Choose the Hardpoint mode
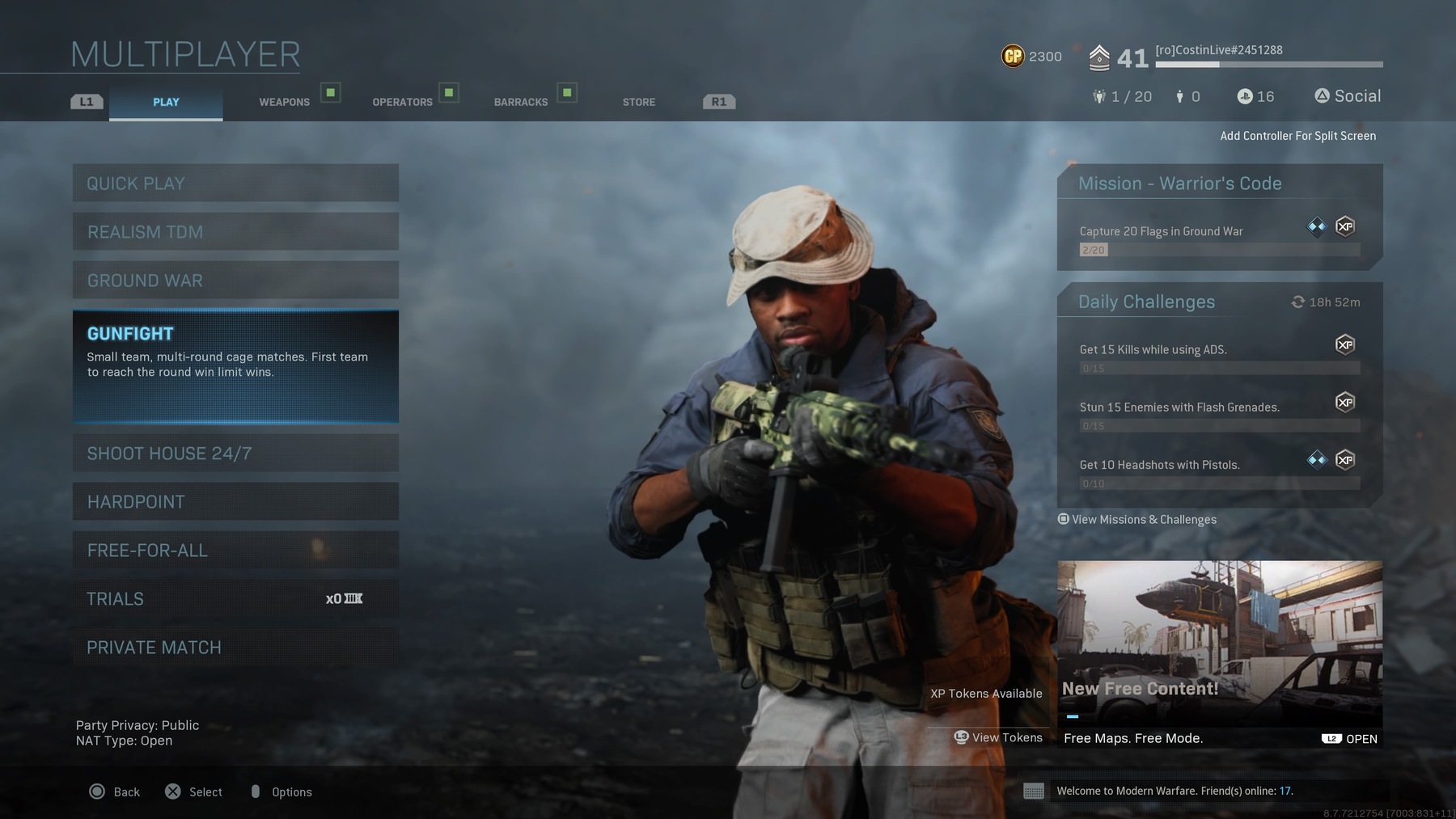This screenshot has height=819, width=1456. 235,502
